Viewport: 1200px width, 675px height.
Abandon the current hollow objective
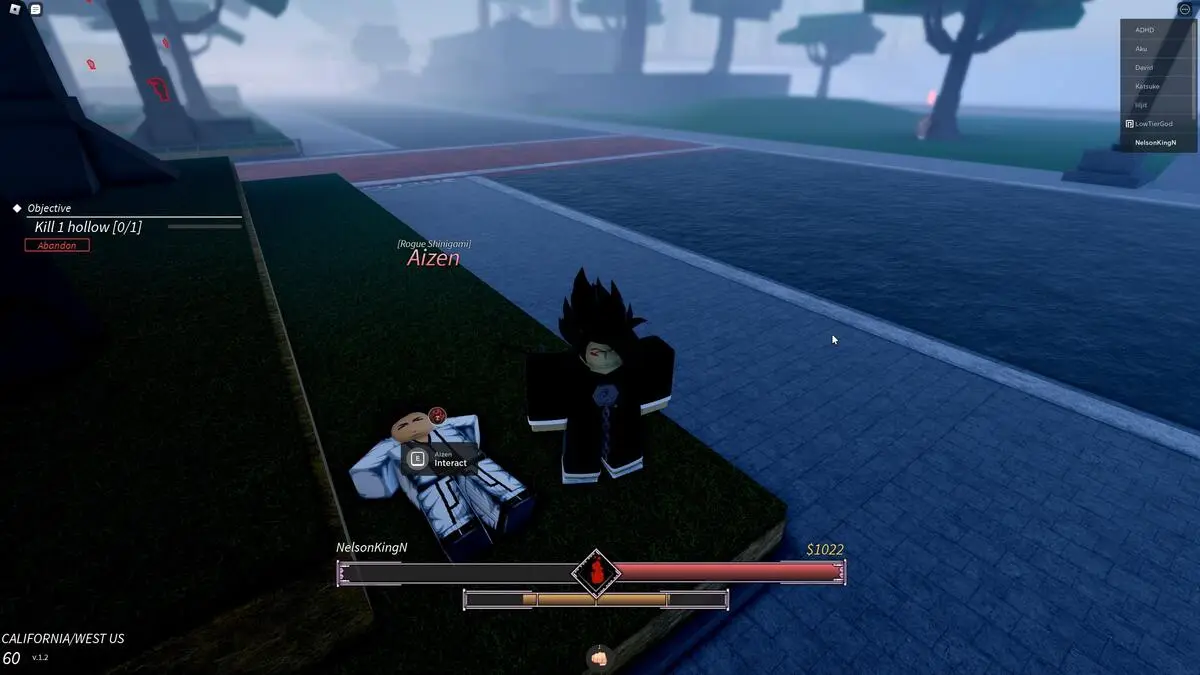click(x=57, y=245)
